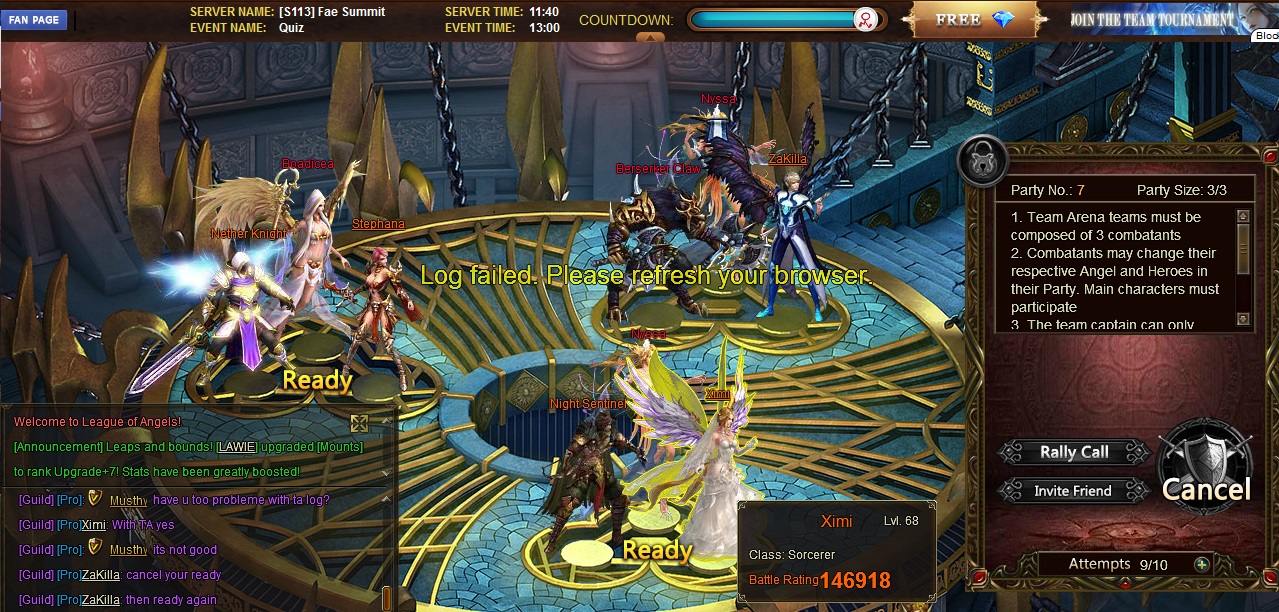Open the Invite Friend option
1279x612 pixels.
tap(1073, 491)
